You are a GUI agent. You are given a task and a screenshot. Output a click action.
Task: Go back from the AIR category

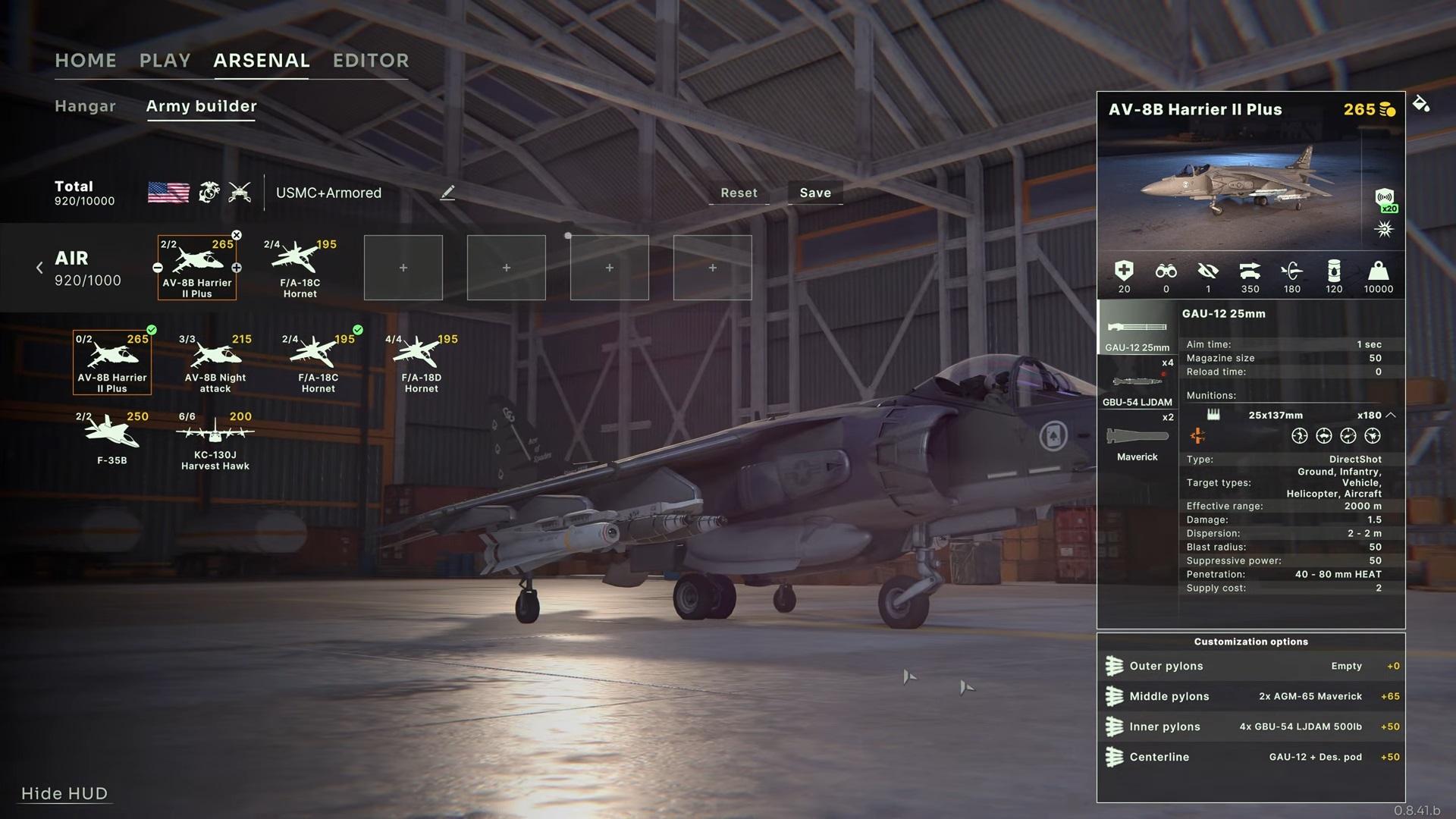point(39,268)
